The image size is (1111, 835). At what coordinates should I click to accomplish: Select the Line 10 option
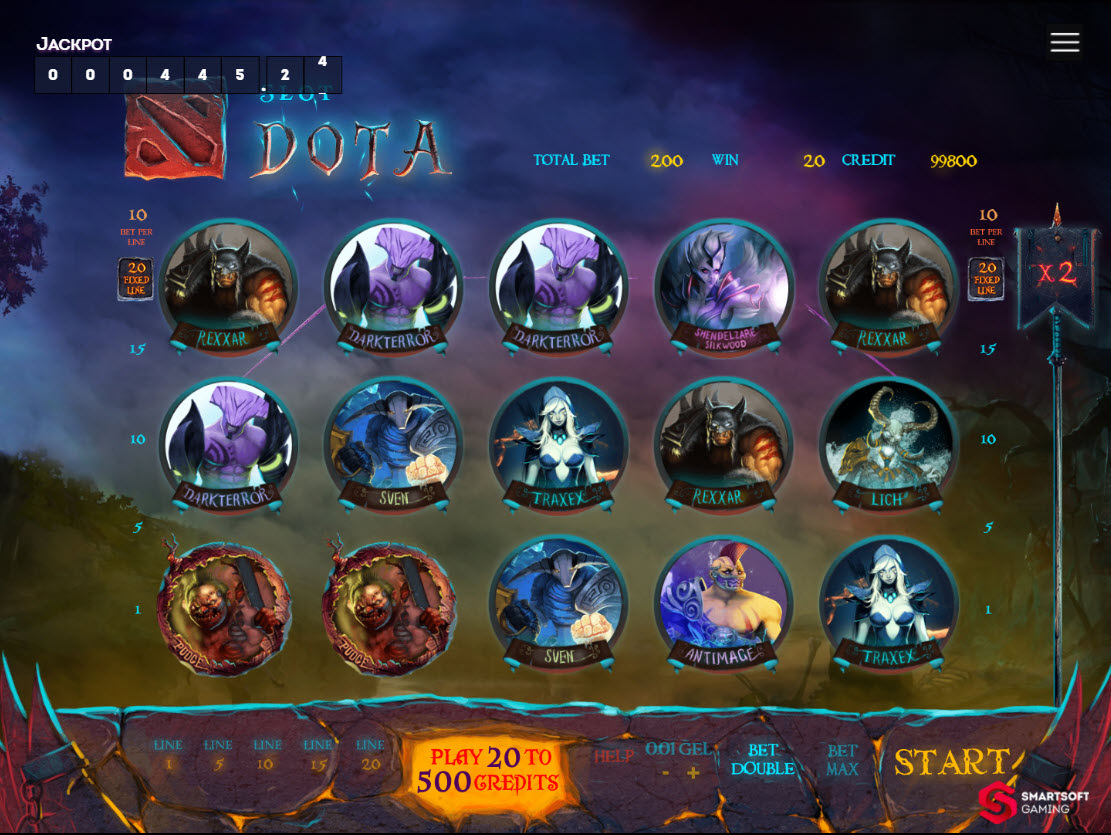point(267,754)
